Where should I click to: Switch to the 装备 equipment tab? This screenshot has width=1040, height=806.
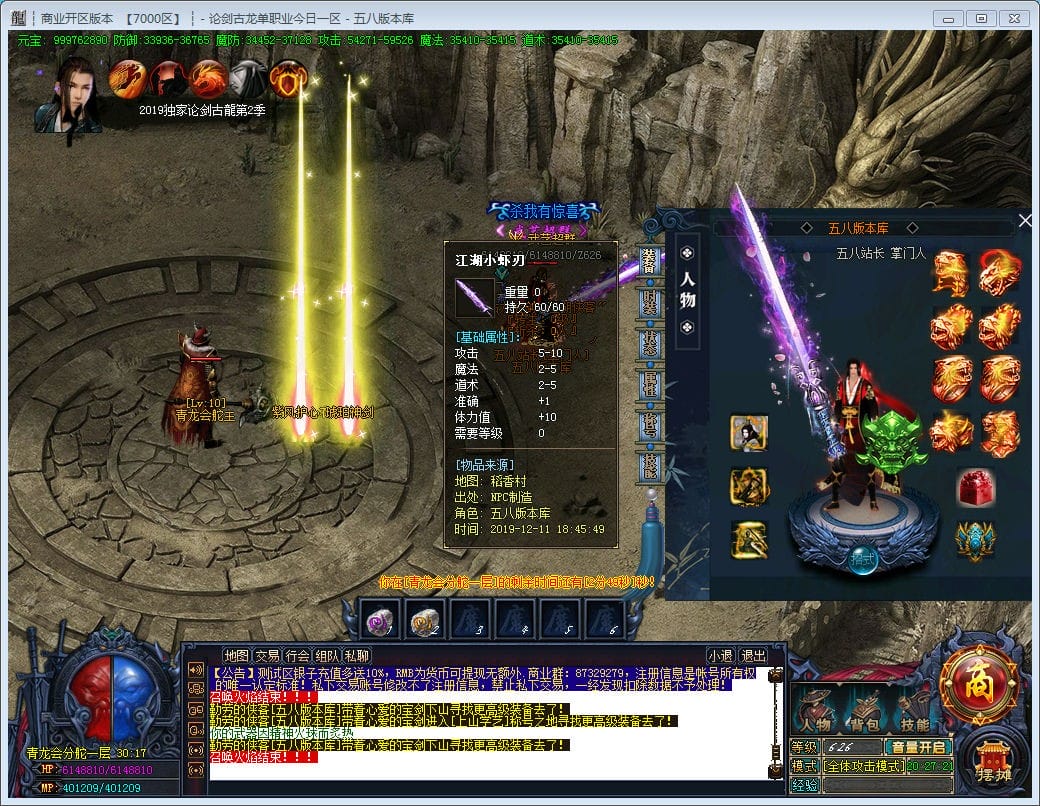click(650, 262)
